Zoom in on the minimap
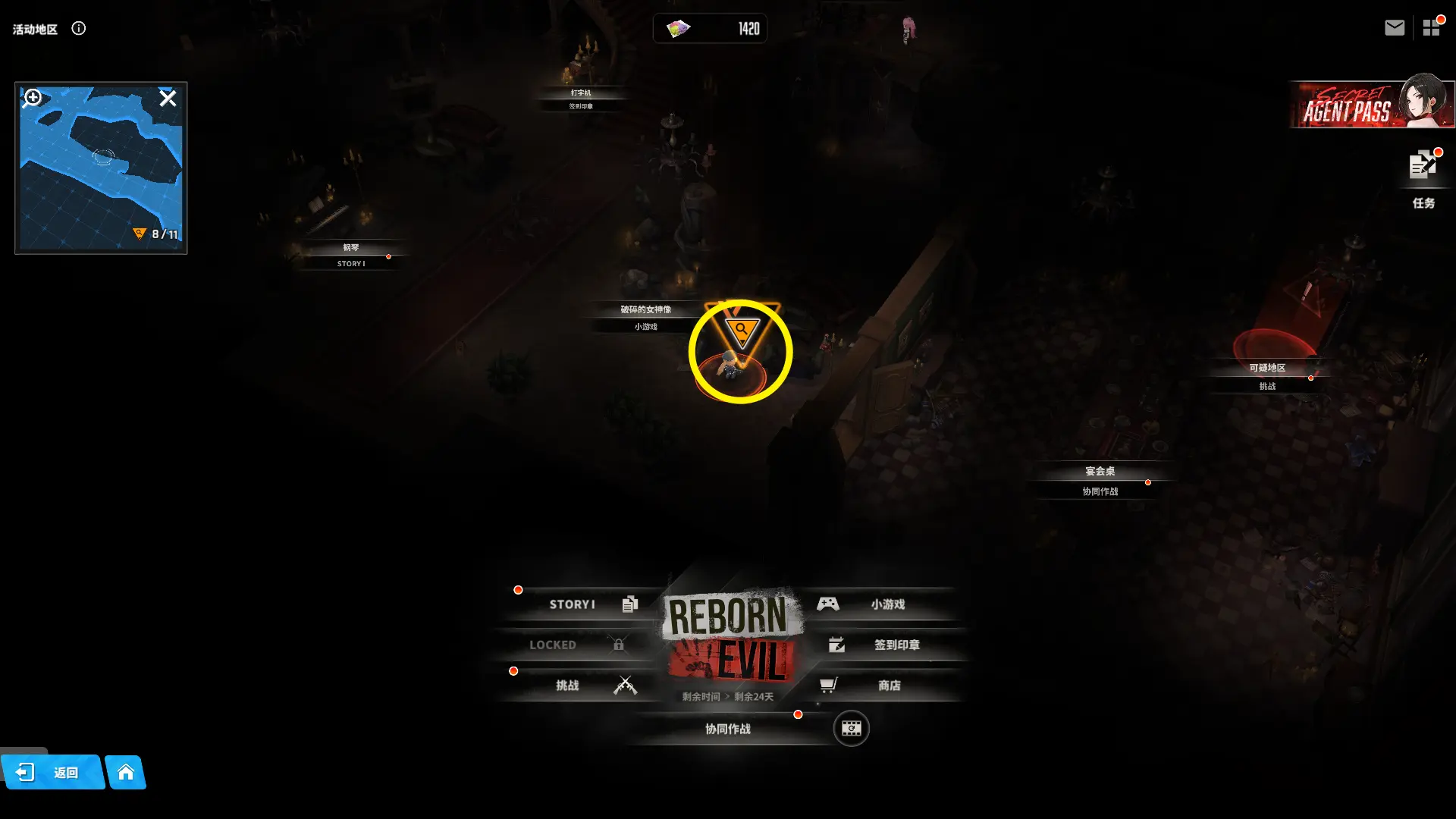This screenshot has width=1456, height=819. coord(33,98)
